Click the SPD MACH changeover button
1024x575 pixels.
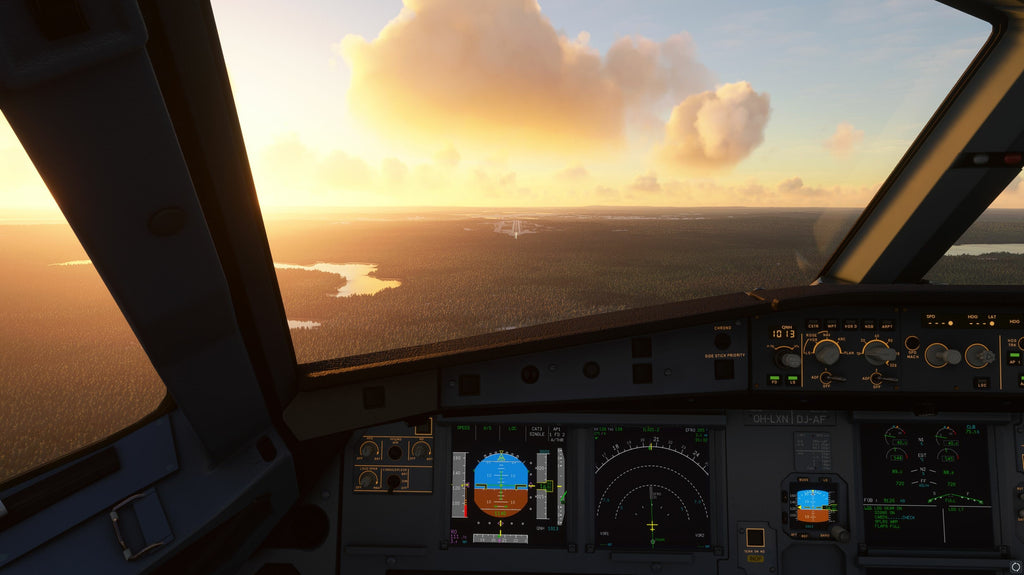pos(912,343)
